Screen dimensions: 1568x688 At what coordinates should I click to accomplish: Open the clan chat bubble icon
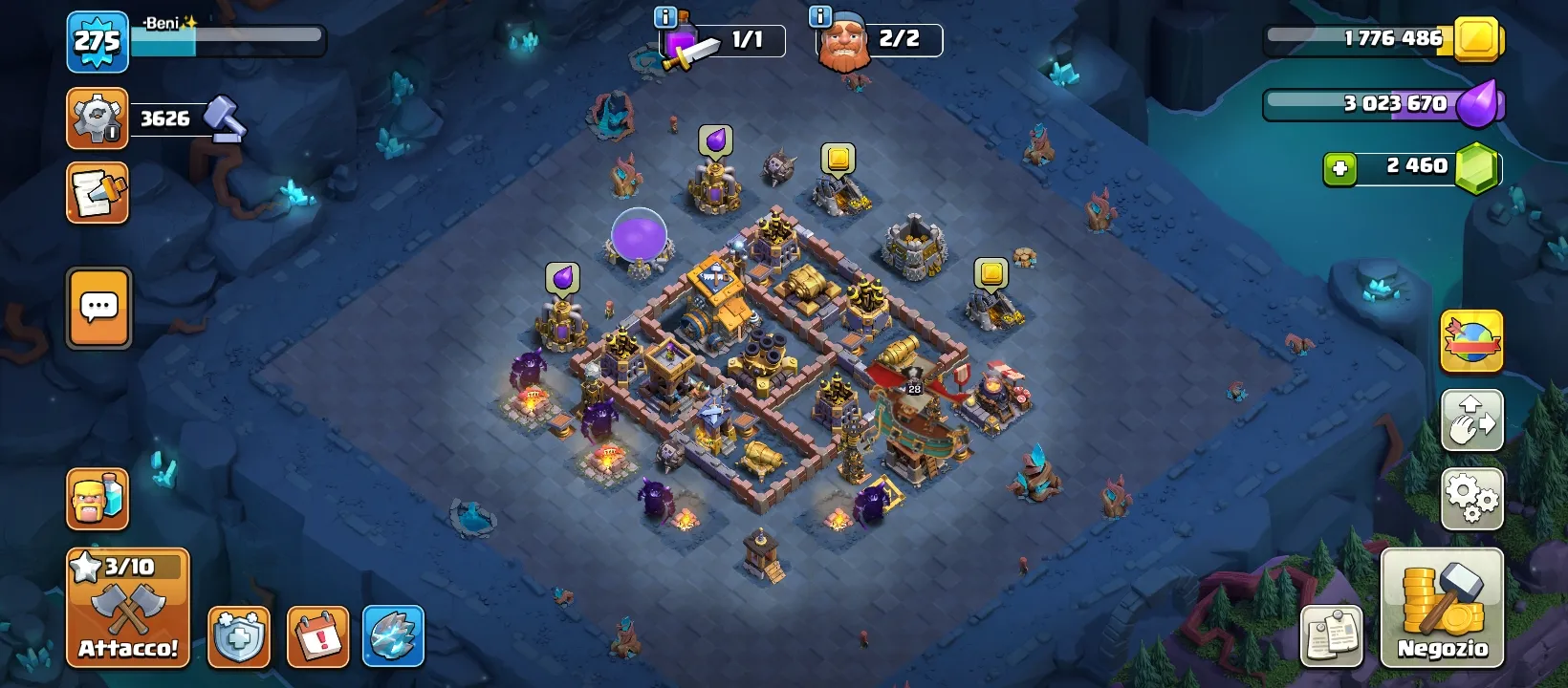(x=97, y=308)
